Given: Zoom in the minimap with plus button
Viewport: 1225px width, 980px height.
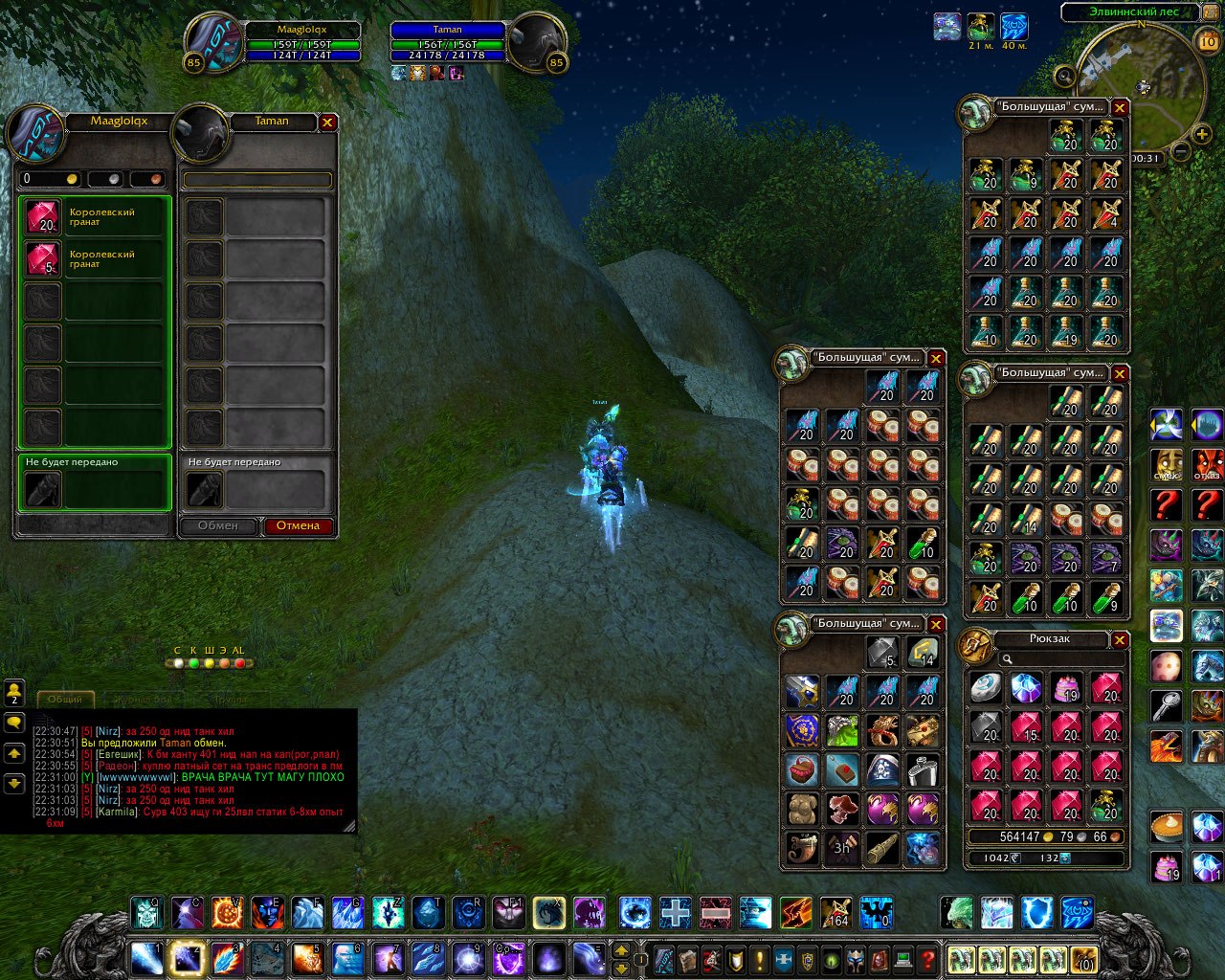Looking at the screenshot, I should [1204, 135].
